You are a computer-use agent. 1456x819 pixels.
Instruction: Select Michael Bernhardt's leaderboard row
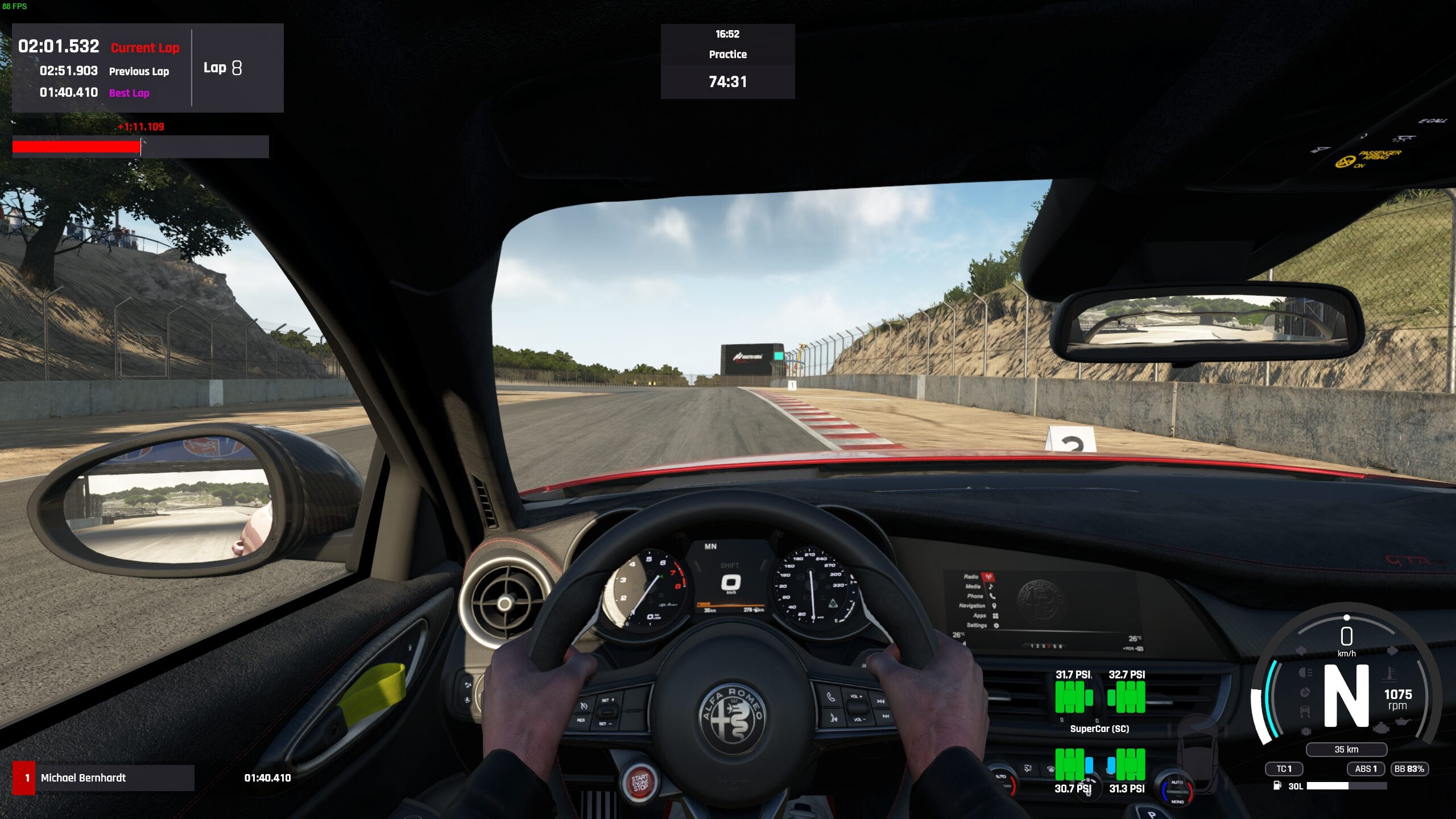(104, 777)
